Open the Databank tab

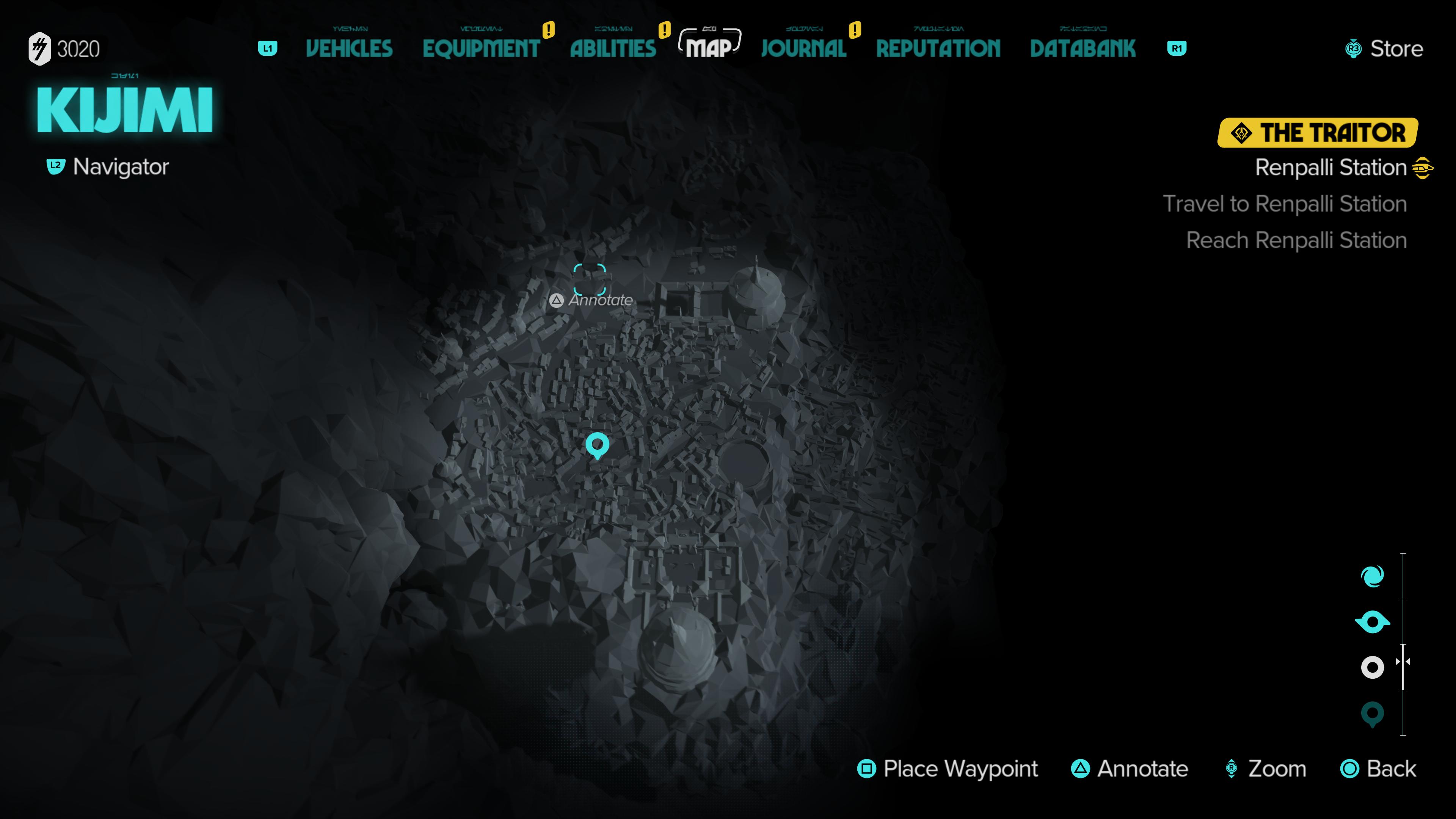click(x=1084, y=49)
